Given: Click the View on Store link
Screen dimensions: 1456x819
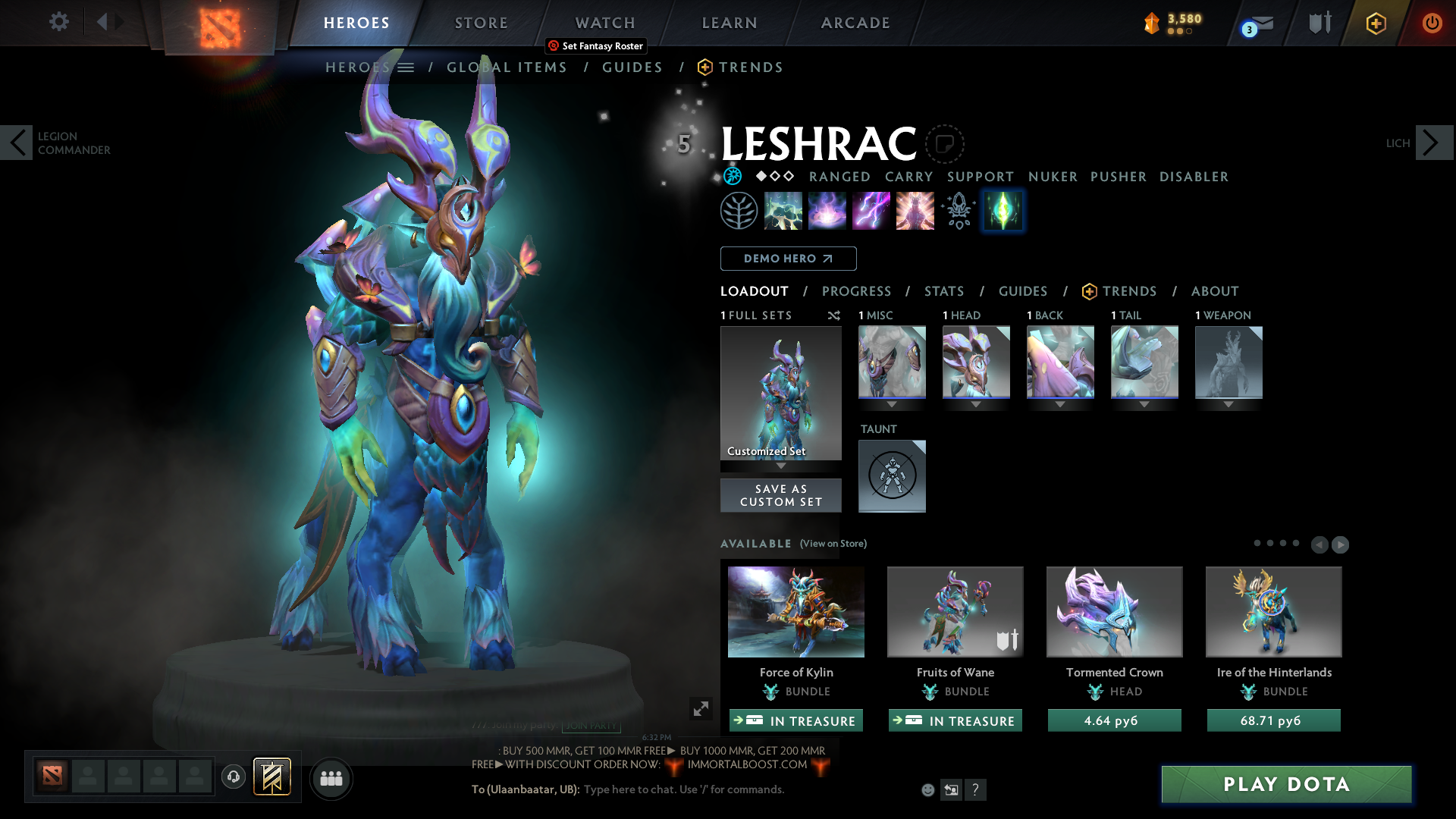Looking at the screenshot, I should pyautogui.click(x=834, y=544).
